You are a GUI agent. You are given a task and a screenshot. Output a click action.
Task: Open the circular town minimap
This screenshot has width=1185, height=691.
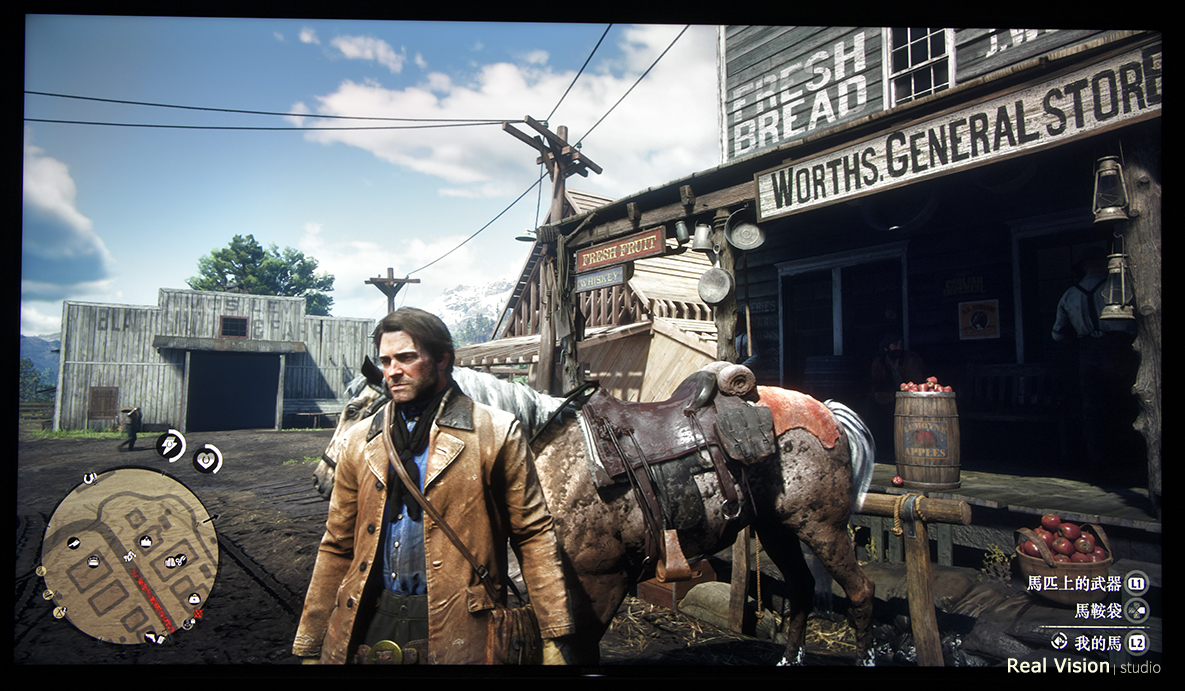(x=130, y=553)
